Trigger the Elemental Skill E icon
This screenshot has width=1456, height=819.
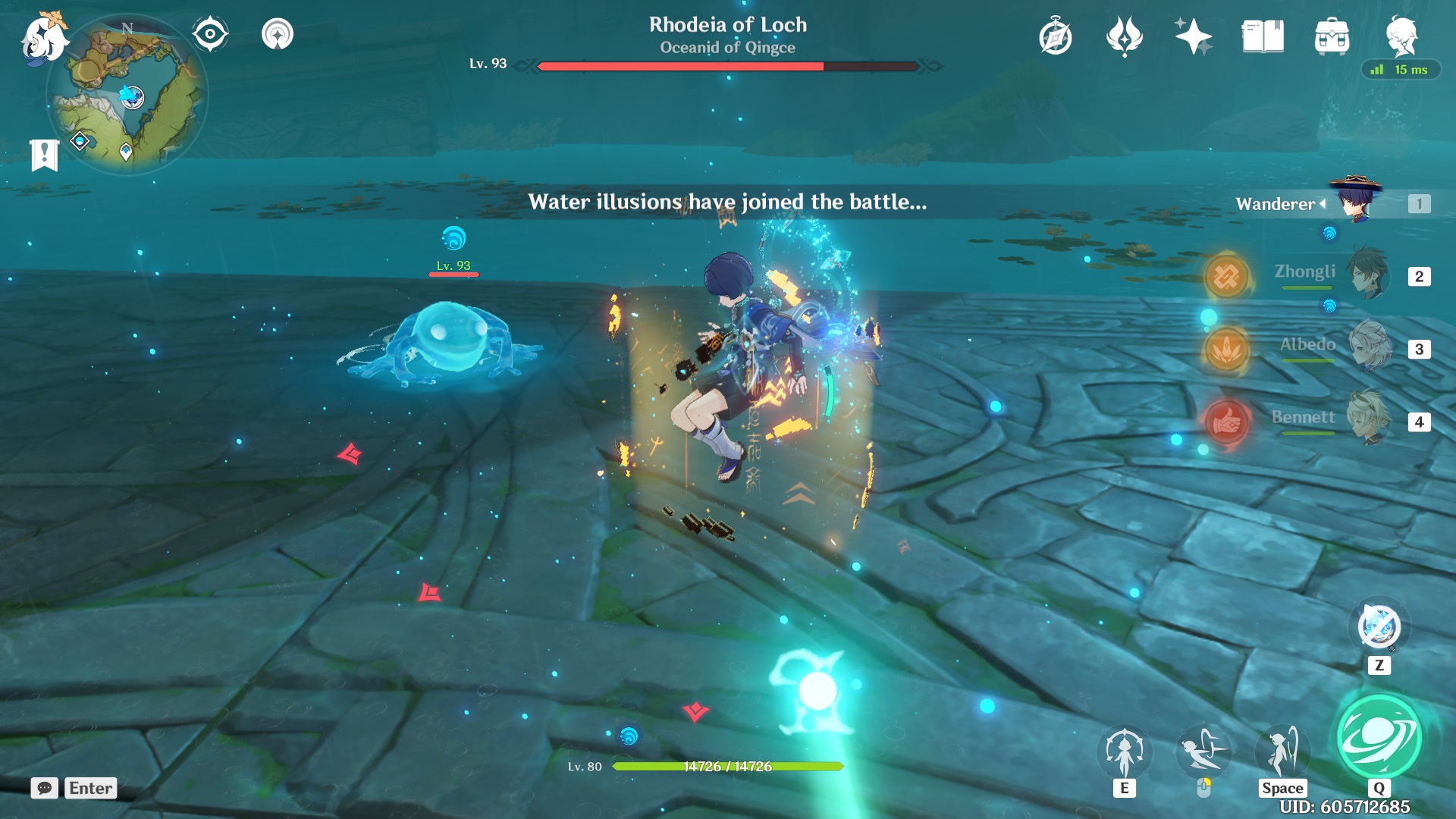click(x=1125, y=750)
